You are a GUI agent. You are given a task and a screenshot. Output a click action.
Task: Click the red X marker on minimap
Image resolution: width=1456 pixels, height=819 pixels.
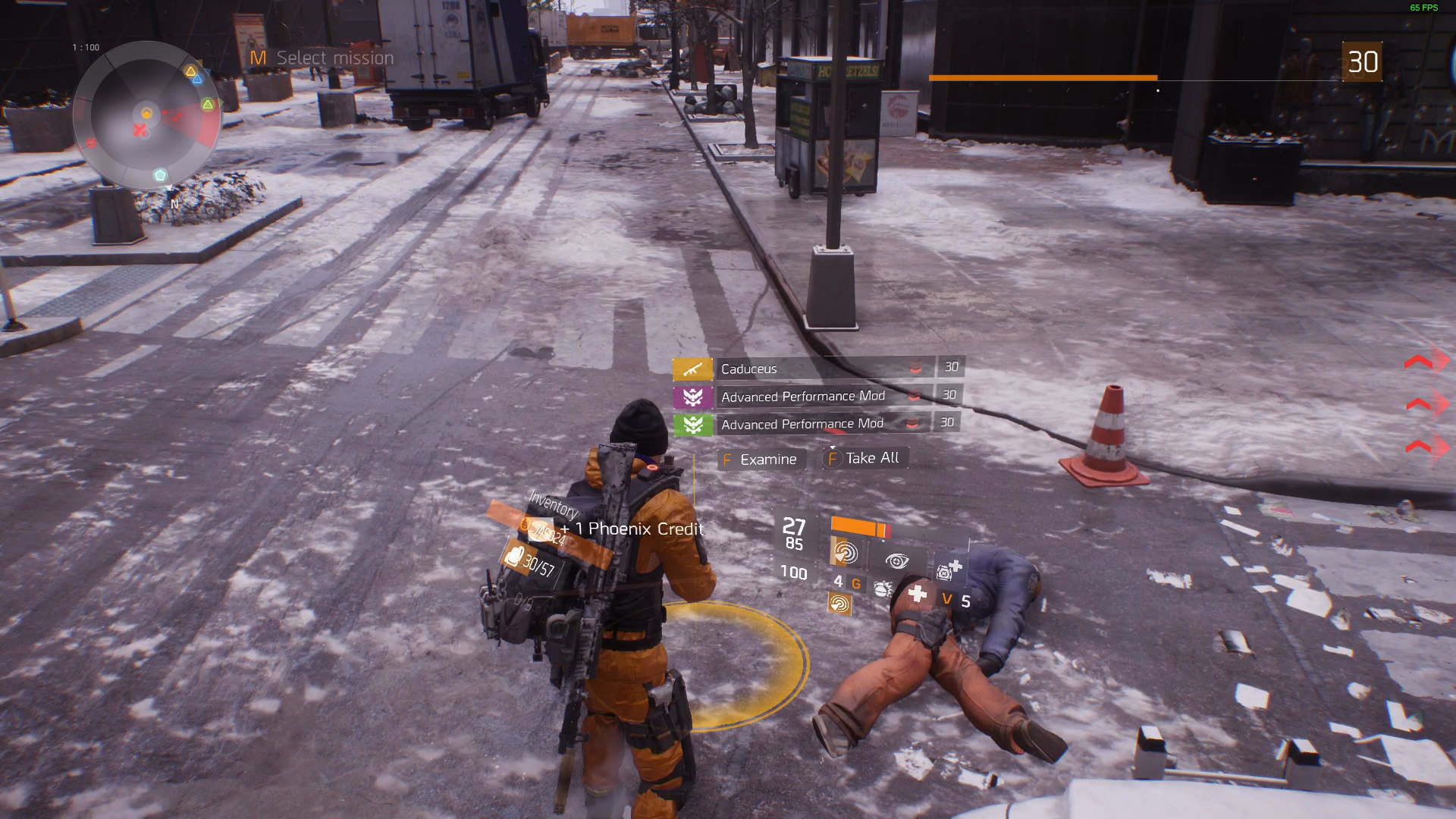(140, 130)
